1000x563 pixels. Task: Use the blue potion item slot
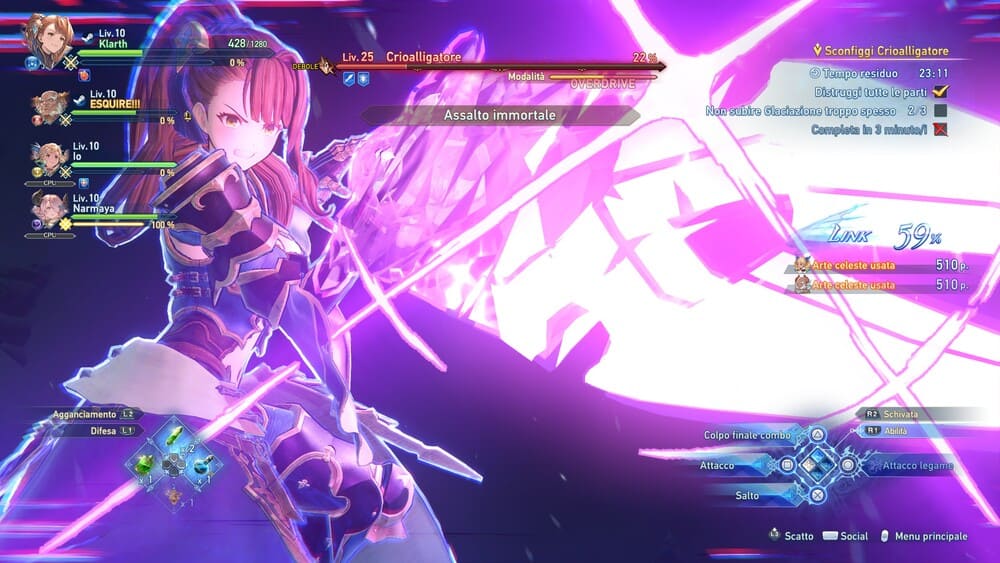coord(202,464)
